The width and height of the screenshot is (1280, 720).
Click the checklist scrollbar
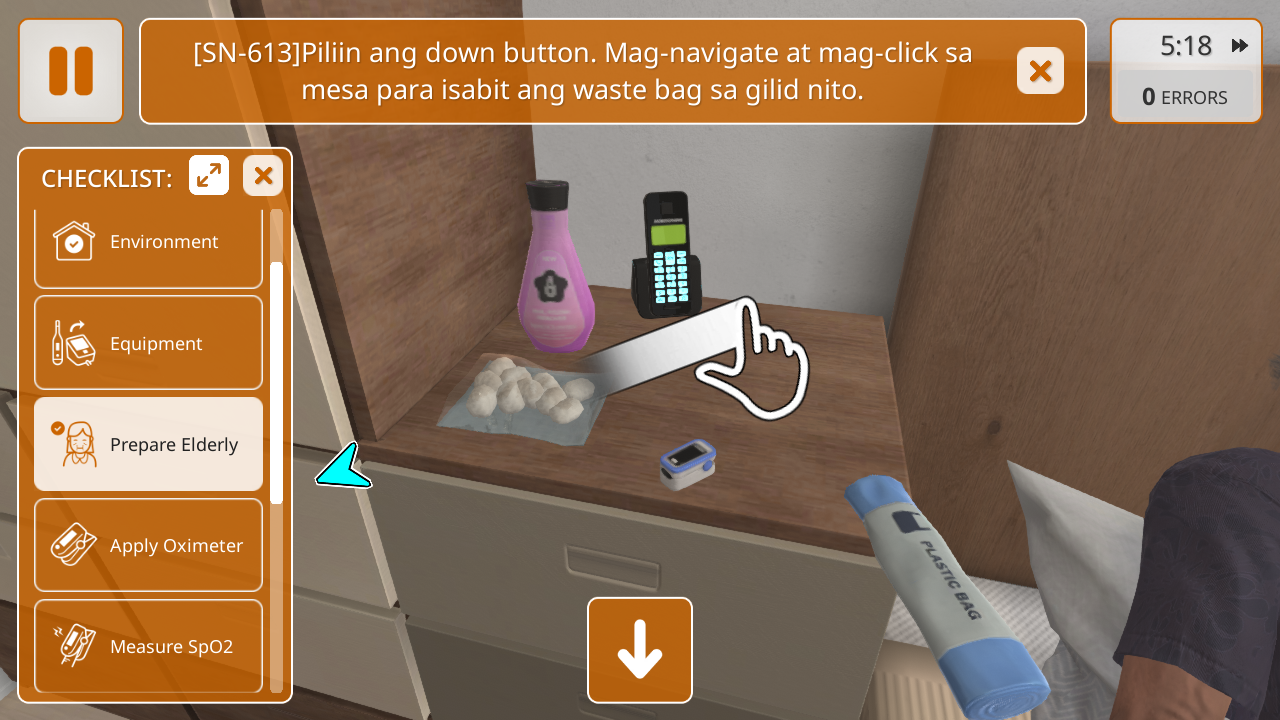click(x=277, y=382)
